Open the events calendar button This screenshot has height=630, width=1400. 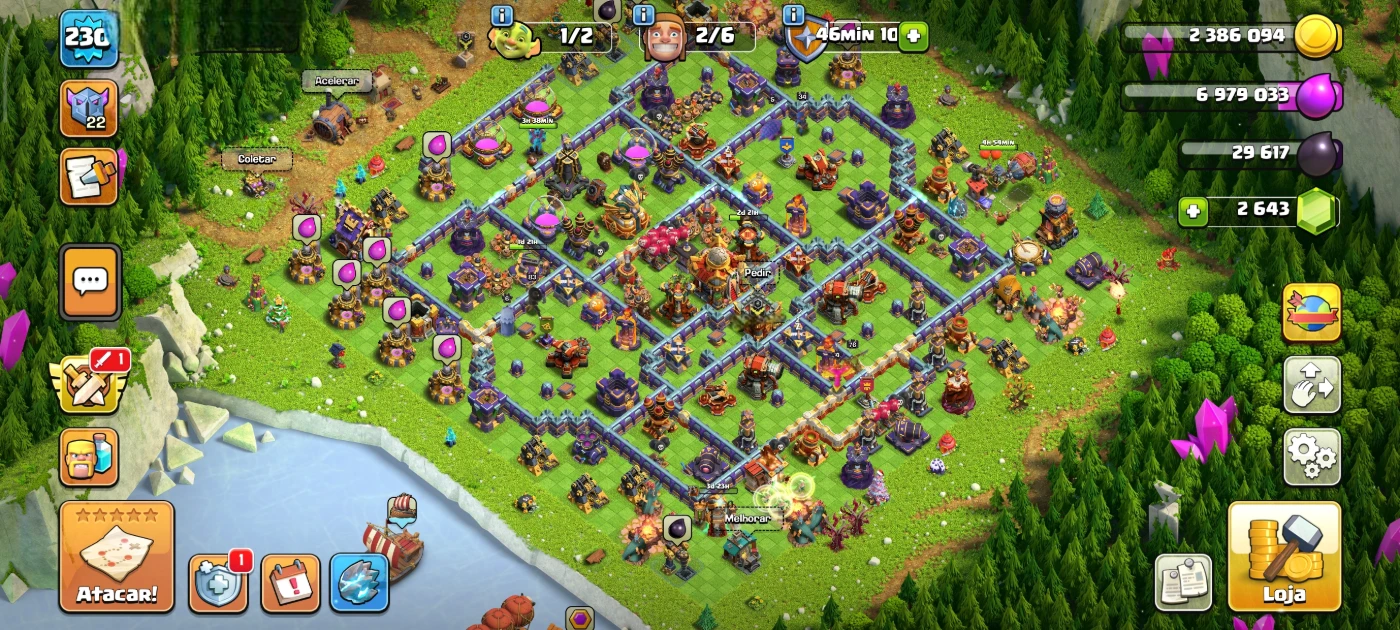click(x=290, y=583)
